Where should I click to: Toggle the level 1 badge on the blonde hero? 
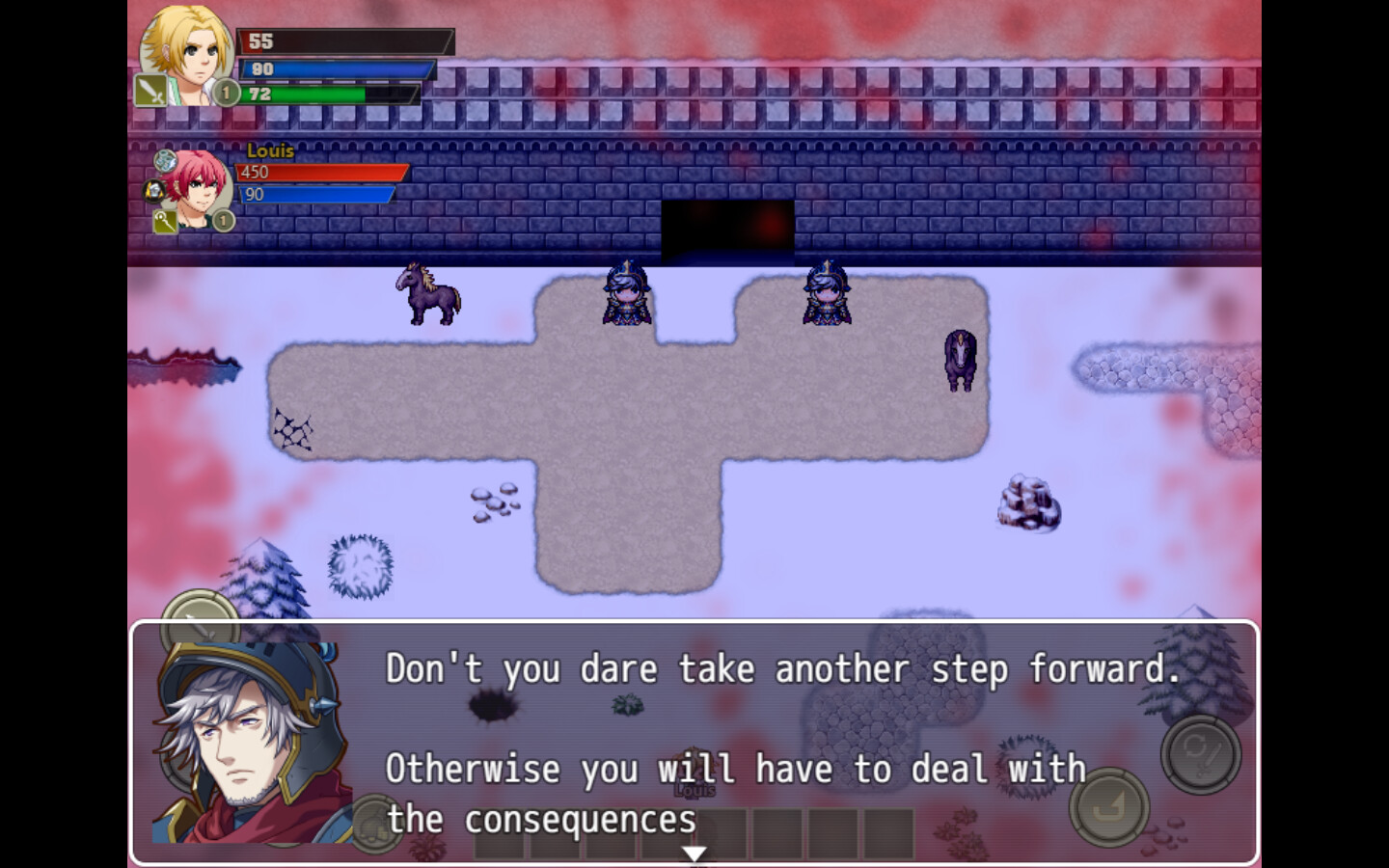click(x=226, y=93)
